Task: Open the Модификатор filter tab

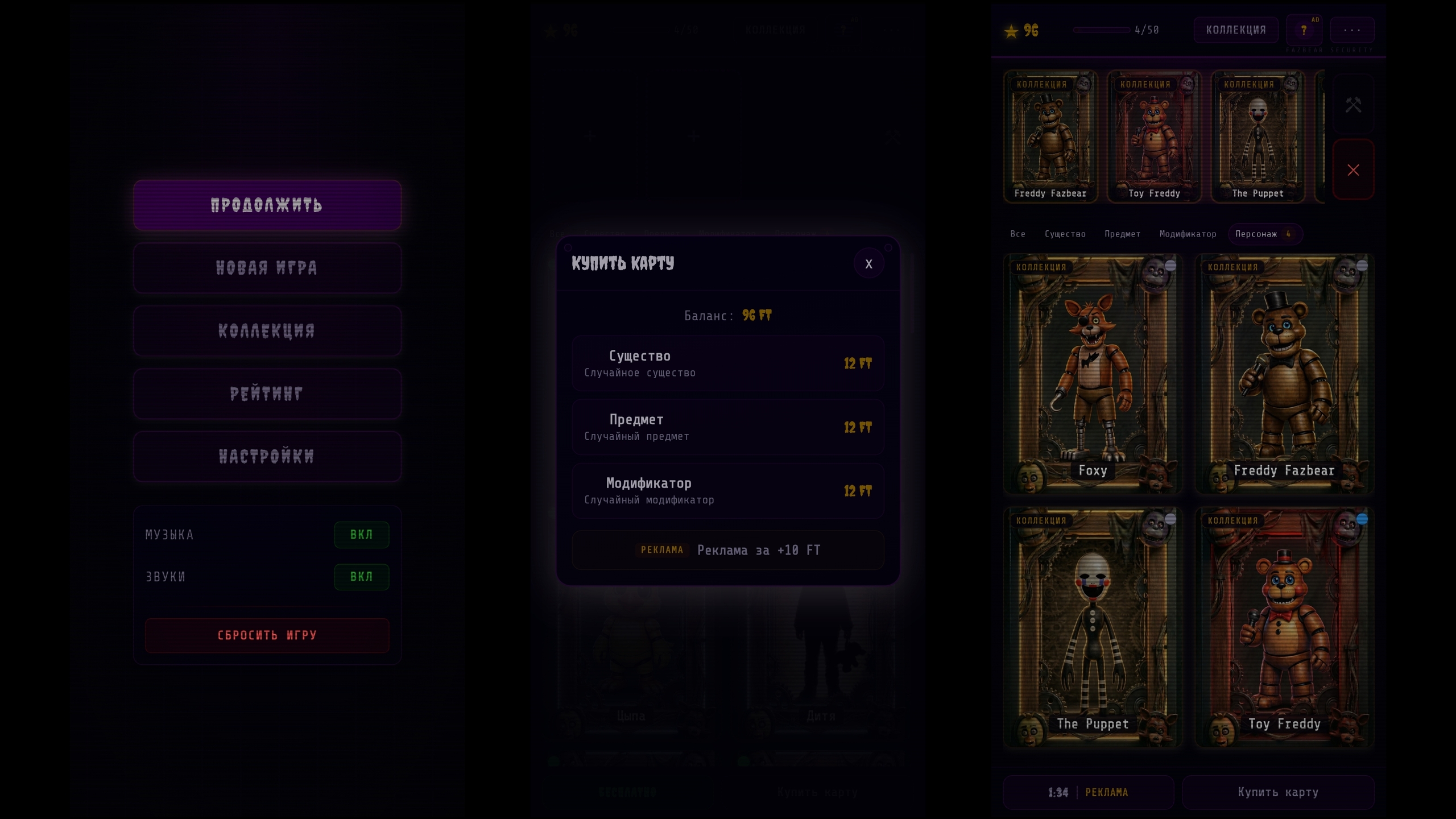Action: click(1188, 234)
